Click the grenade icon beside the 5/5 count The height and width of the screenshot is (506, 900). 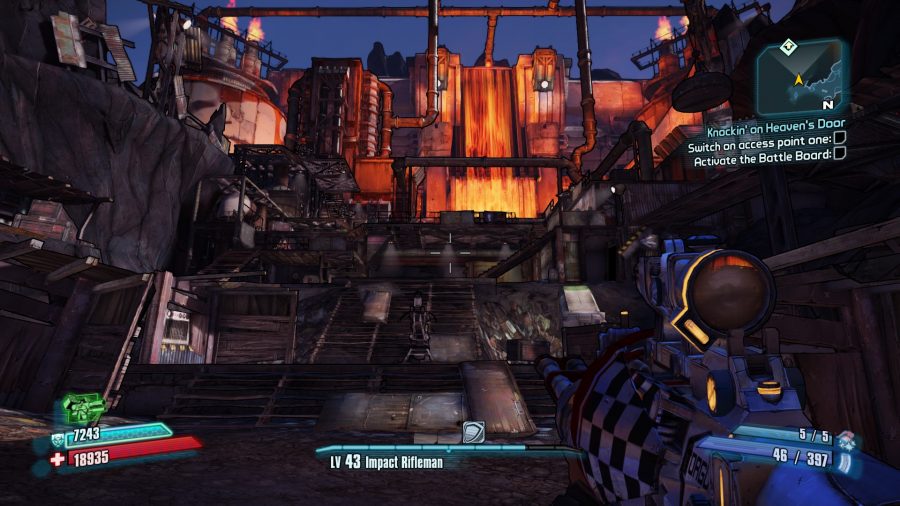(847, 436)
